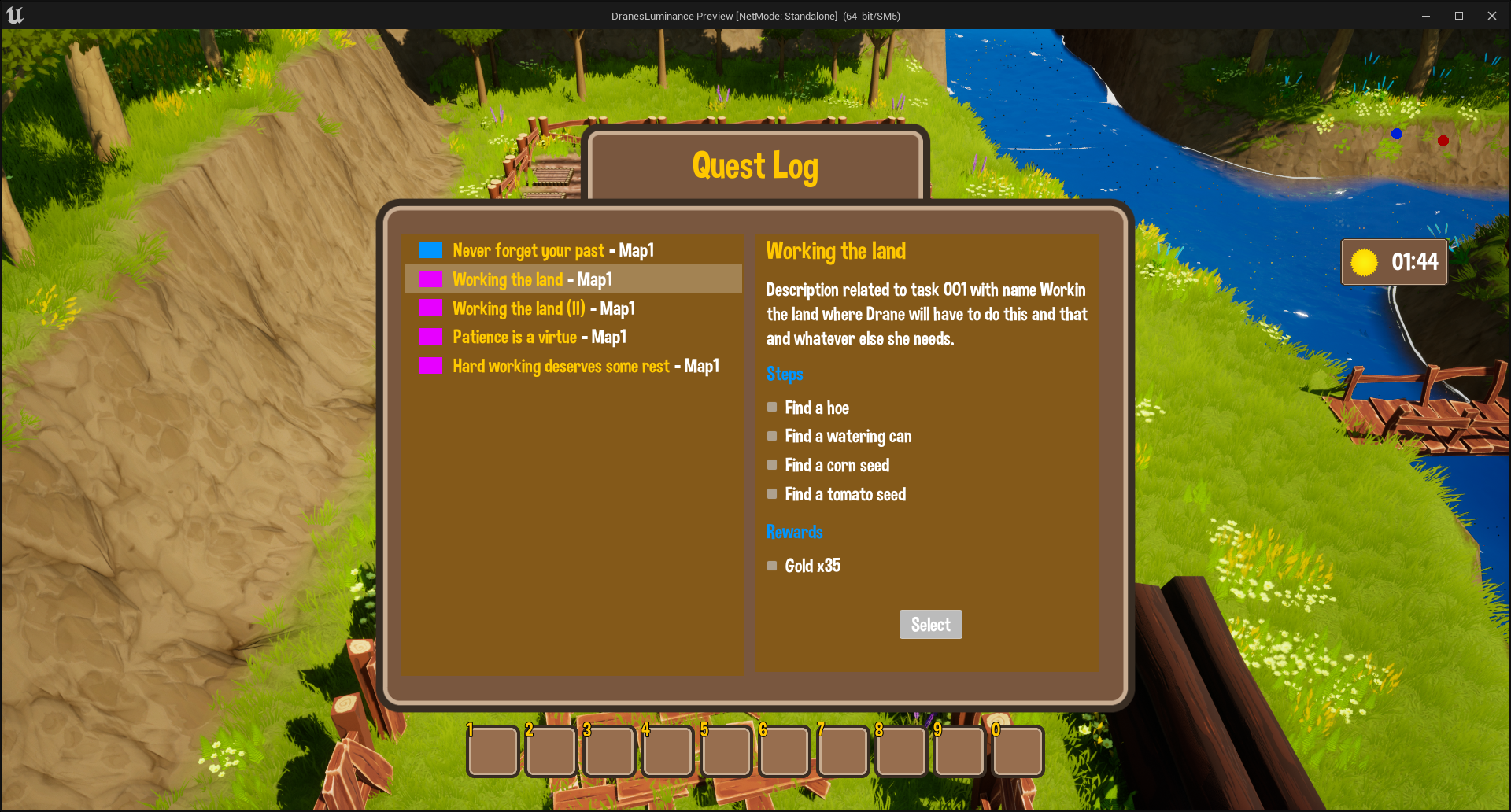This screenshot has height=812, width=1511.
Task: Choose the Working the land (II) quest
Action: (543, 308)
